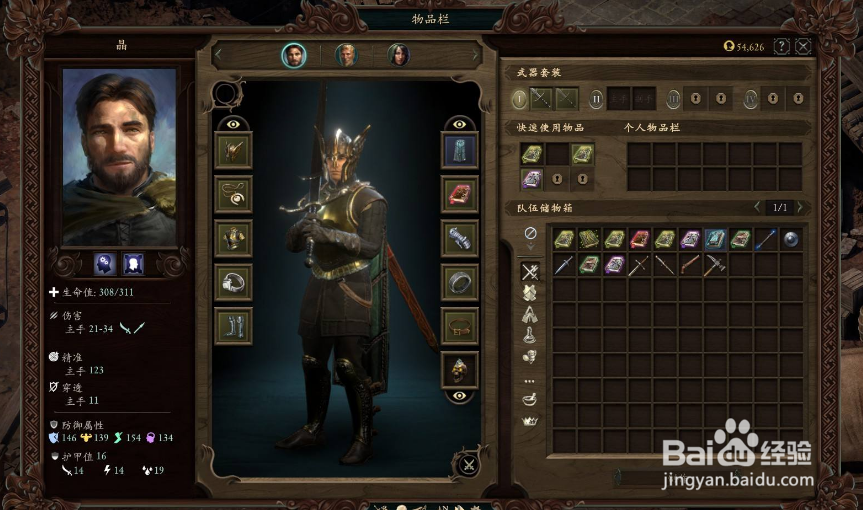Image resolution: width=863 pixels, height=510 pixels.
Task: Pick the flintlock pistol in party stash
Action: pyautogui.click(x=690, y=264)
